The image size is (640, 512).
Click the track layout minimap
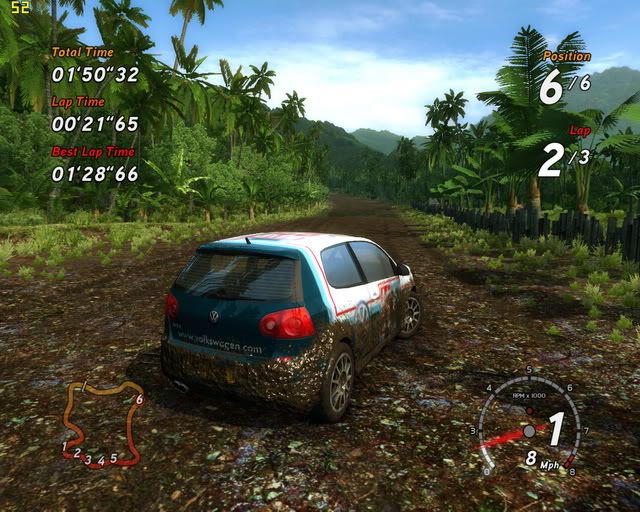coord(102,424)
